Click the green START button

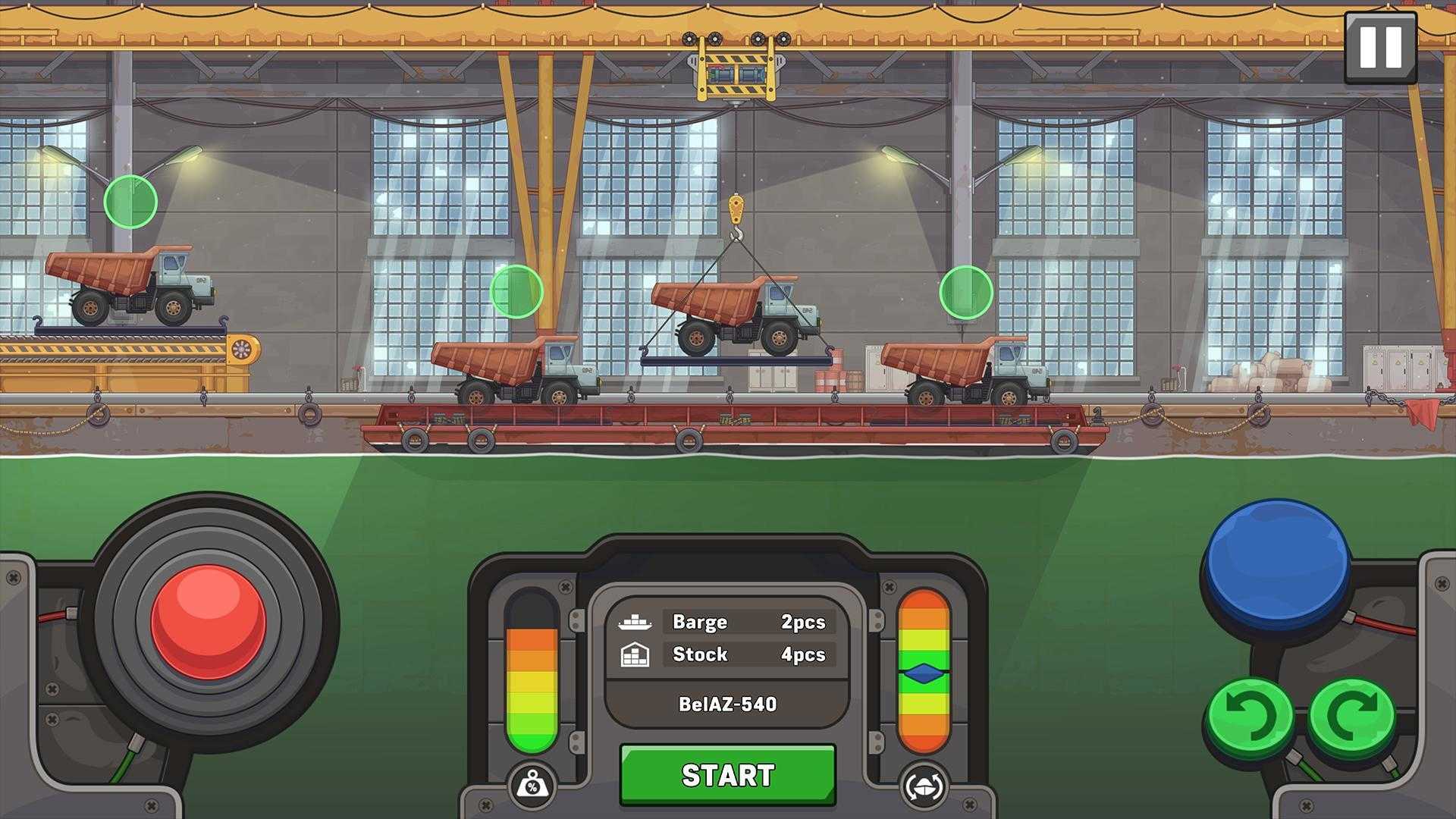point(727,774)
